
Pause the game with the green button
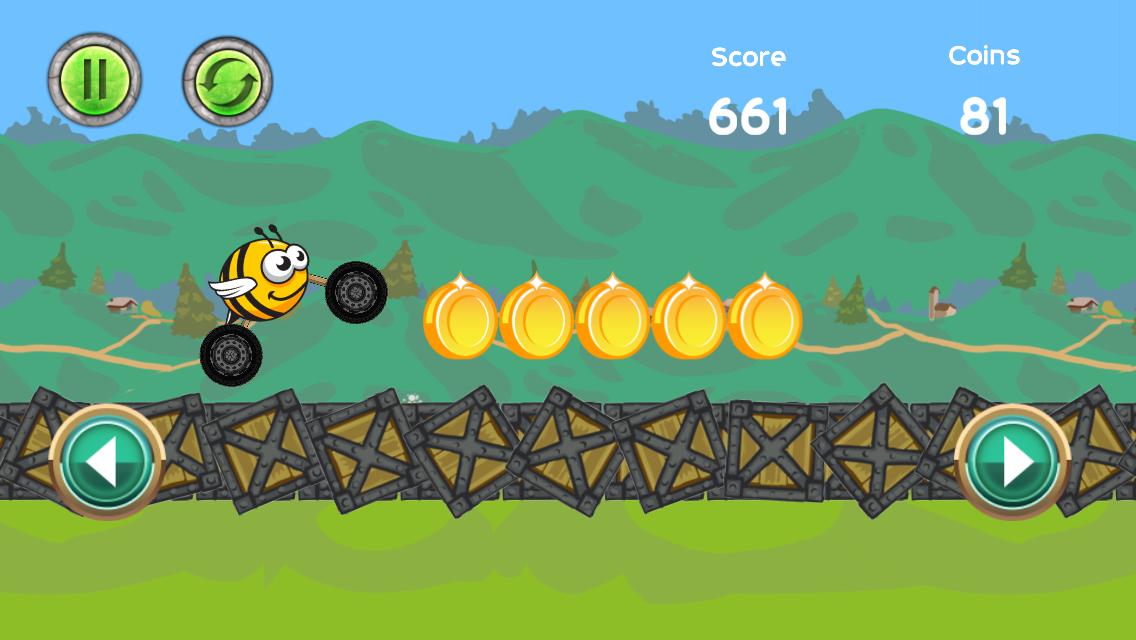point(95,80)
